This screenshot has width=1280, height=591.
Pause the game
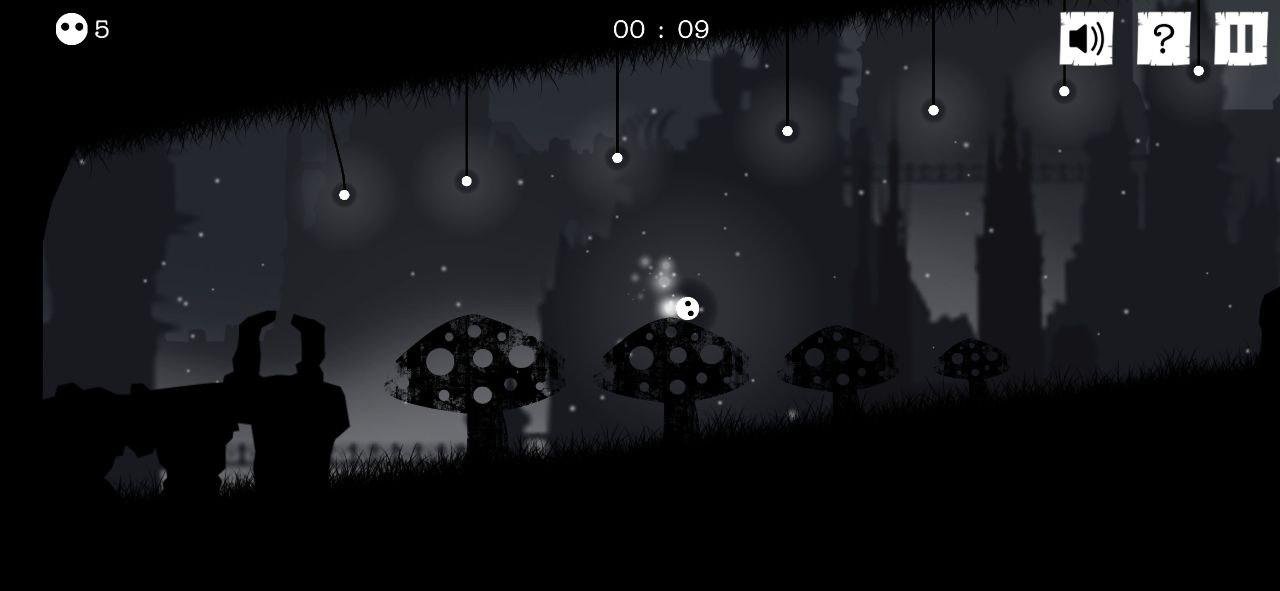click(x=1240, y=39)
